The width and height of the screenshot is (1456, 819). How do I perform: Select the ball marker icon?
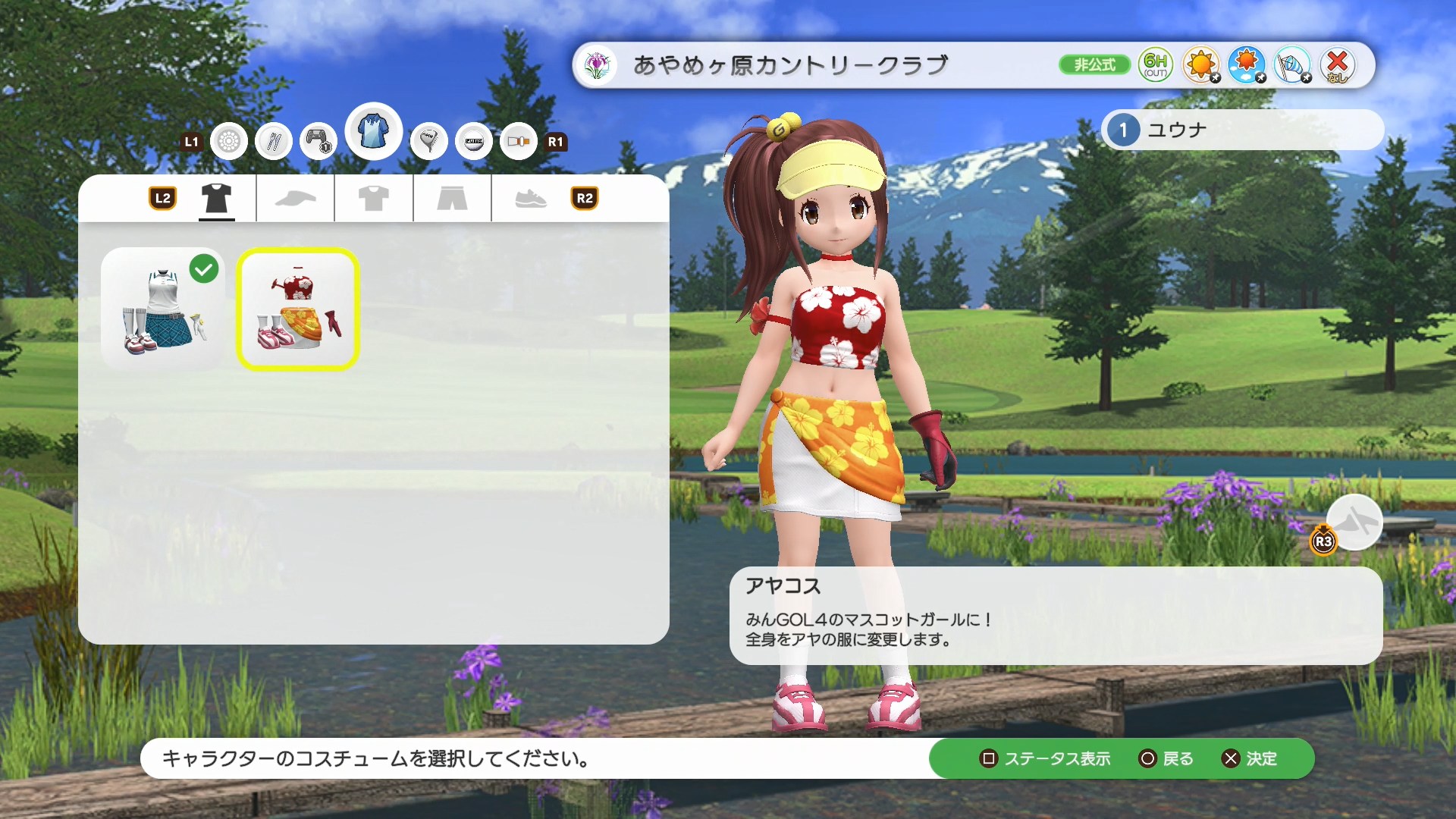[474, 141]
